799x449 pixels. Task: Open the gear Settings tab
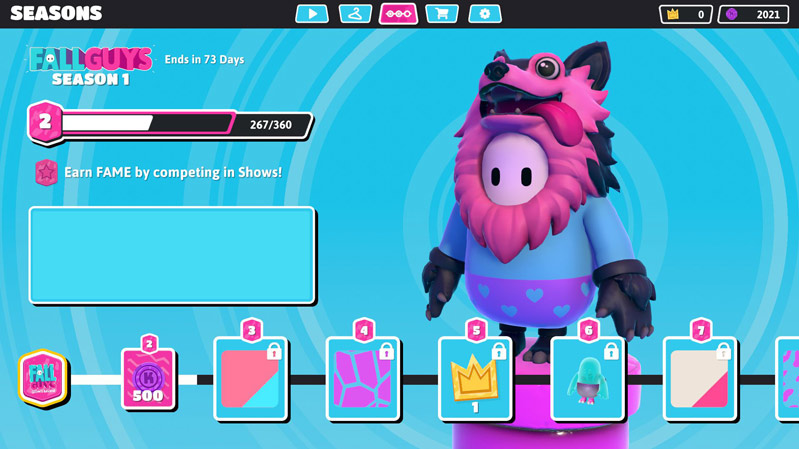click(x=485, y=14)
